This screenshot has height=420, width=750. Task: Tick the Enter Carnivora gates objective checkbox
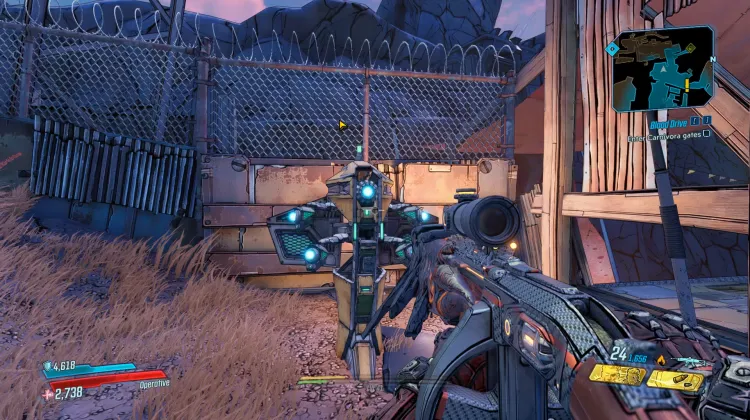[x=706, y=133]
